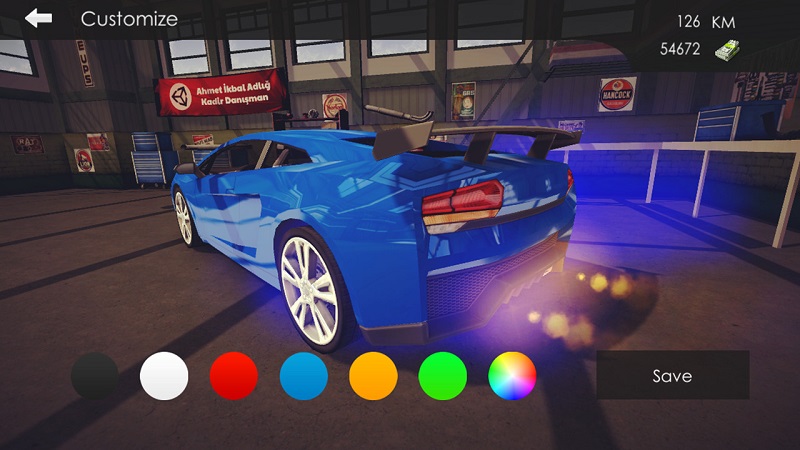Go back using the arrow button
The height and width of the screenshot is (450, 800).
pos(39,18)
